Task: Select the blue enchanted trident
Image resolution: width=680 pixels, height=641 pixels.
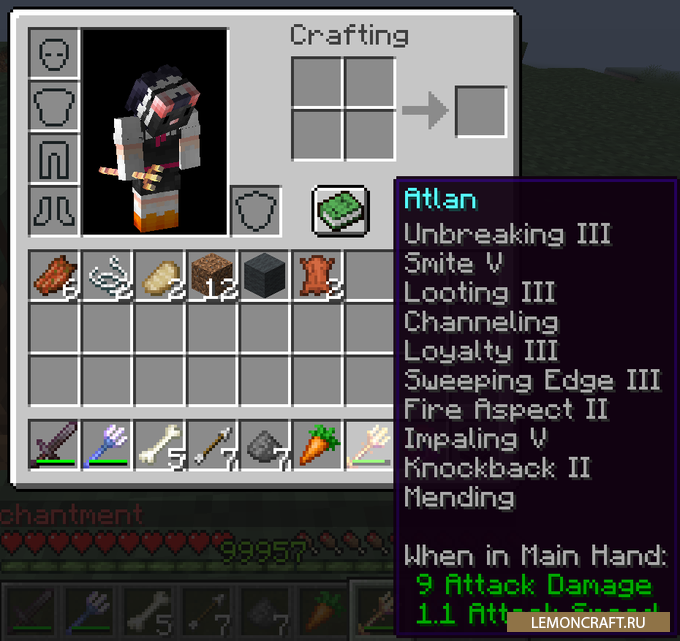Action: click(107, 443)
